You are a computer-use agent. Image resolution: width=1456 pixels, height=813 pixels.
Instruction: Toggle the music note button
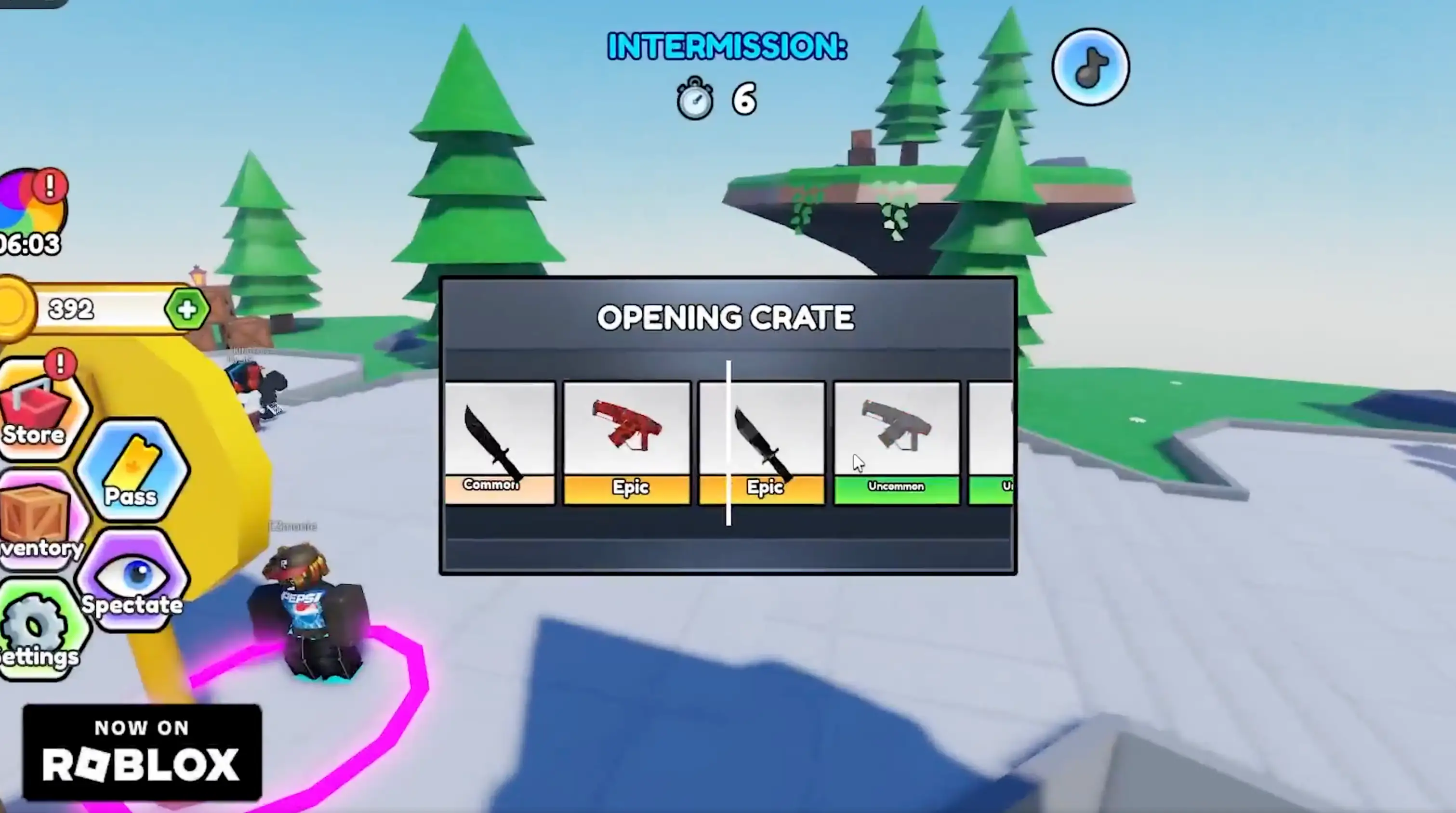click(x=1090, y=67)
